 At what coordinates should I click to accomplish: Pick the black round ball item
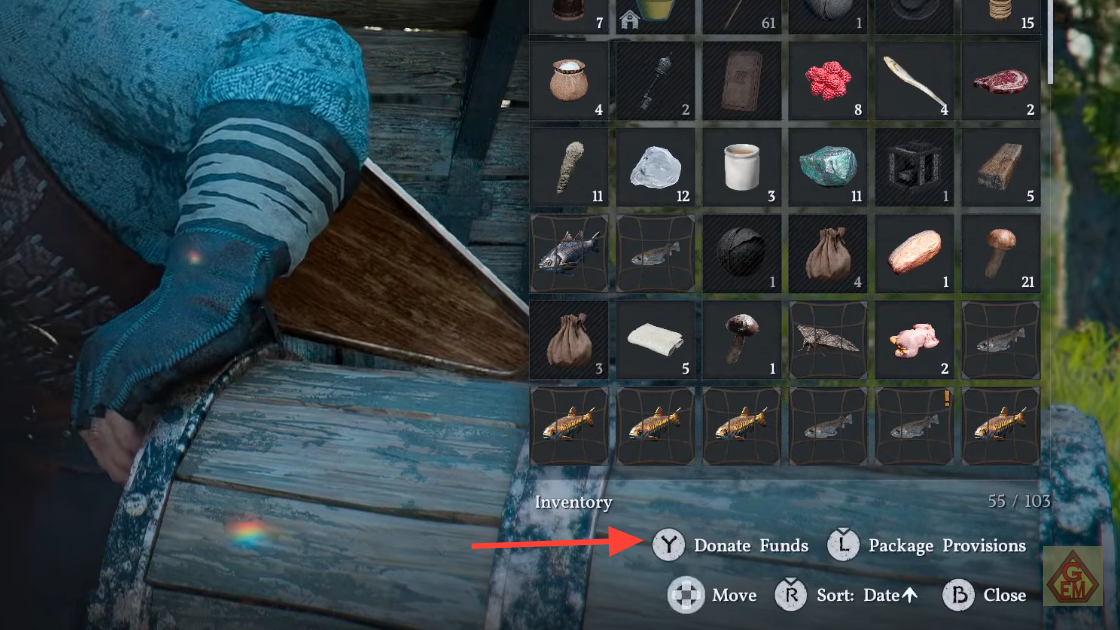click(741, 254)
